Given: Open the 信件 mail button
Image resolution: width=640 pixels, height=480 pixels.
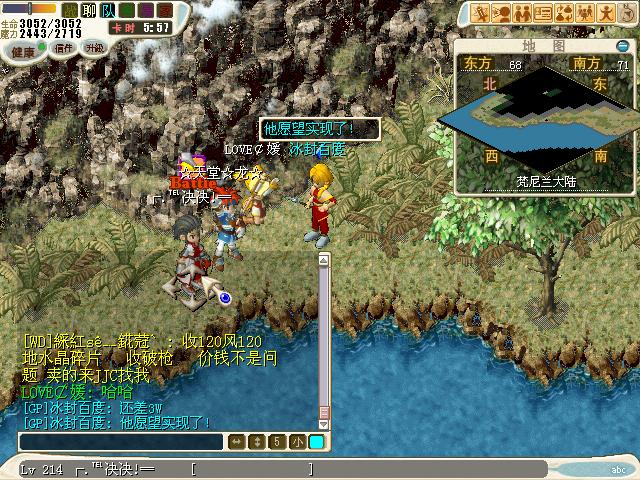Looking at the screenshot, I should pyautogui.click(x=64, y=47).
